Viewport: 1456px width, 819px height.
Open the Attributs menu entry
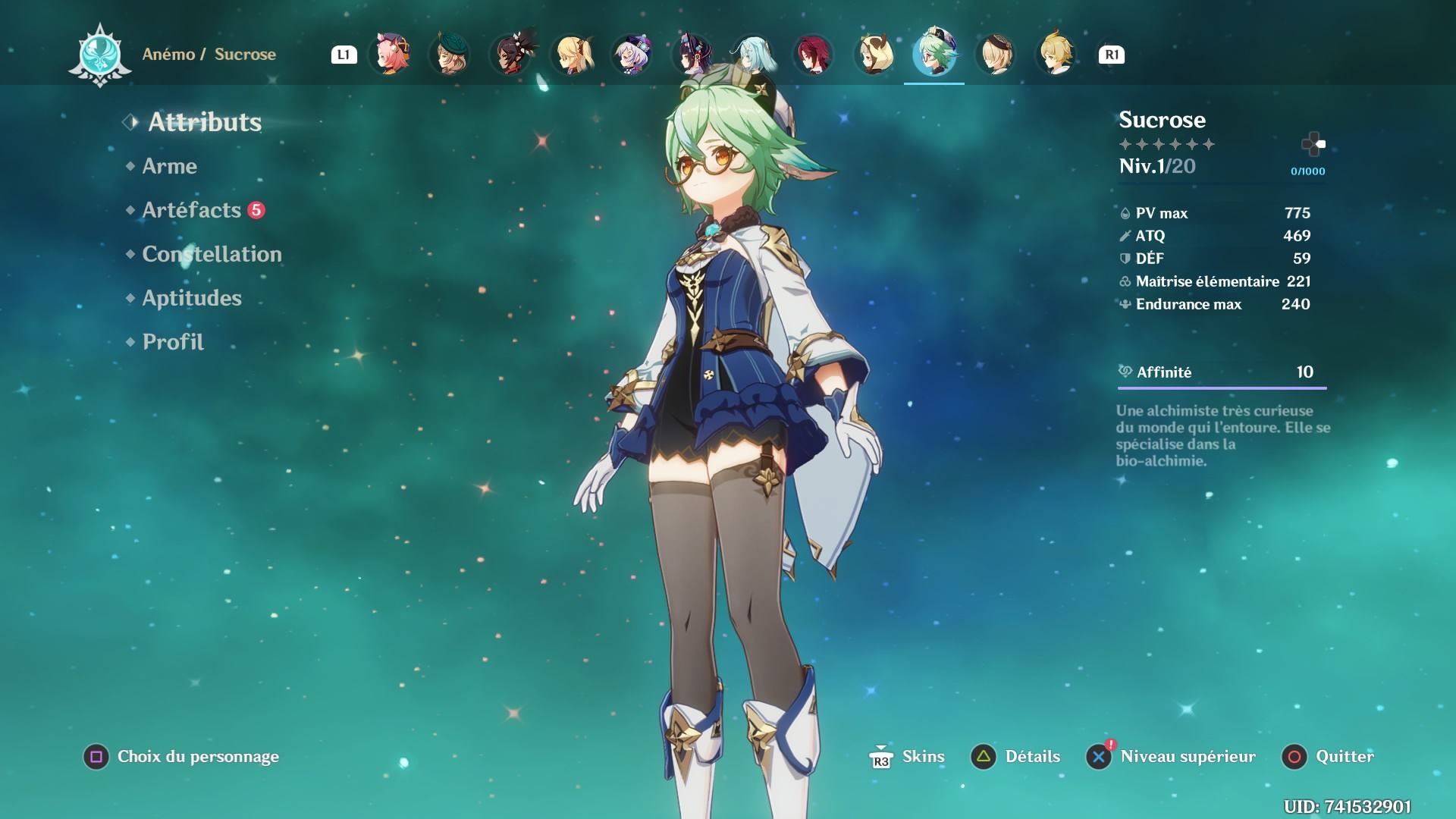tap(204, 122)
